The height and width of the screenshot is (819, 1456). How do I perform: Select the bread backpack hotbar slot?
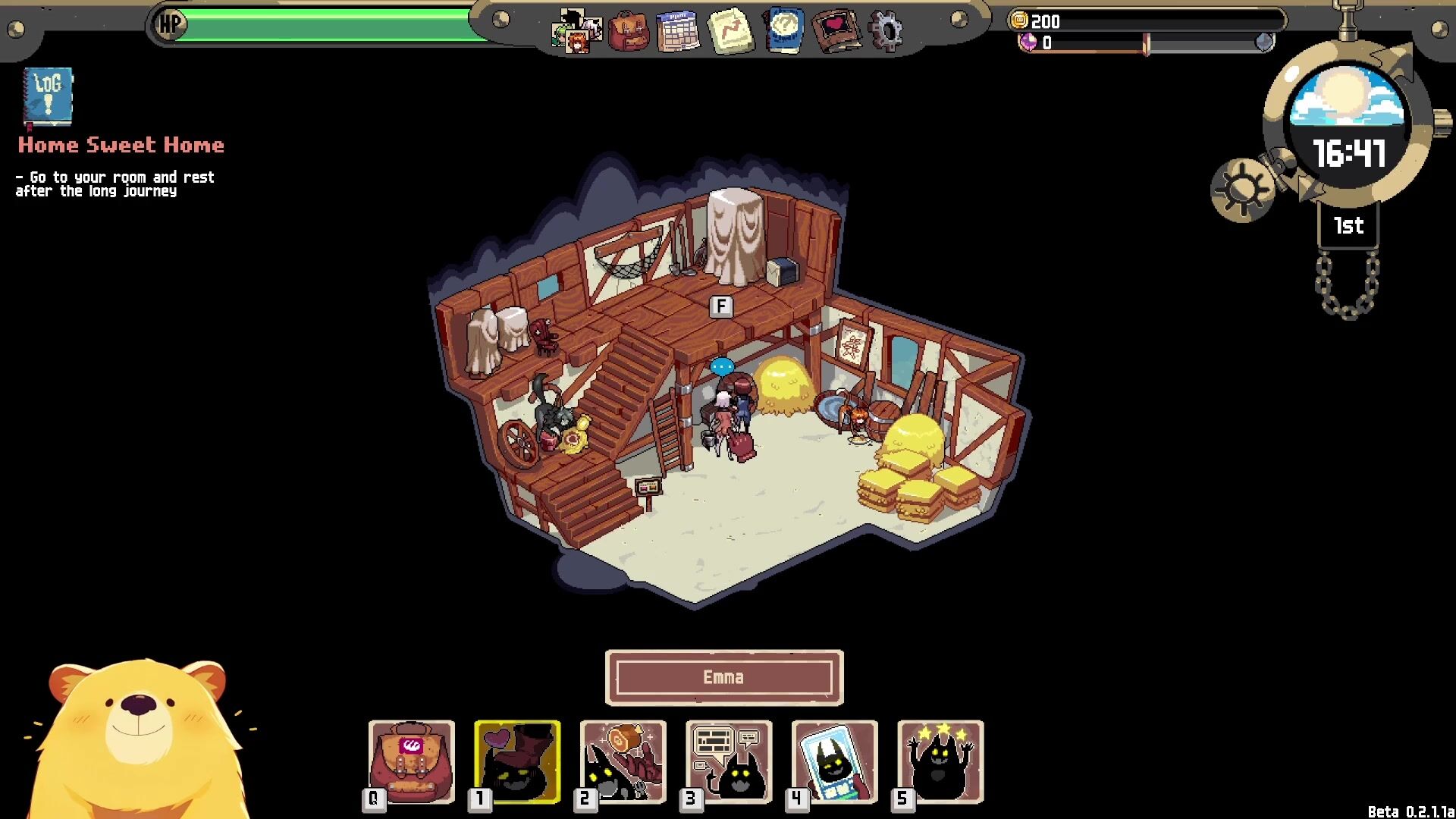click(x=412, y=761)
